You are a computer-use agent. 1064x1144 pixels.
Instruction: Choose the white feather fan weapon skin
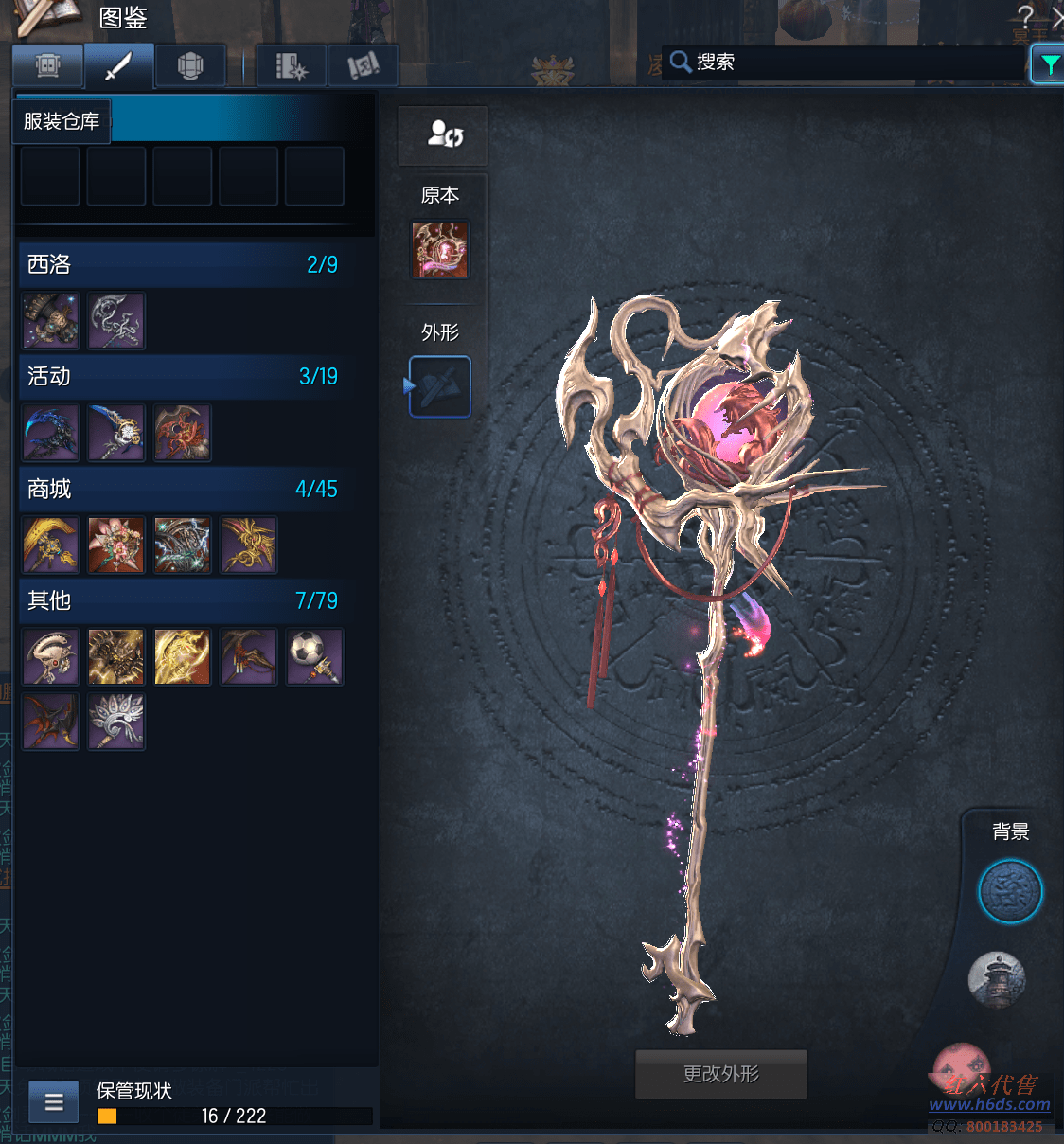coord(116,721)
